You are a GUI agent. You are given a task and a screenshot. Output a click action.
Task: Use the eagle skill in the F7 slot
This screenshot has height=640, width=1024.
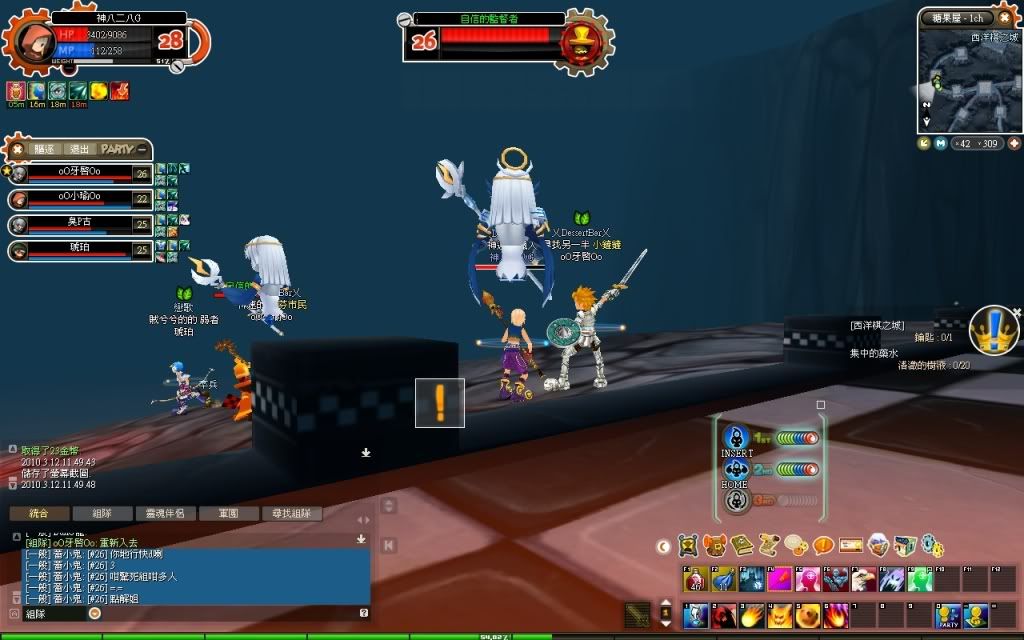click(863, 580)
